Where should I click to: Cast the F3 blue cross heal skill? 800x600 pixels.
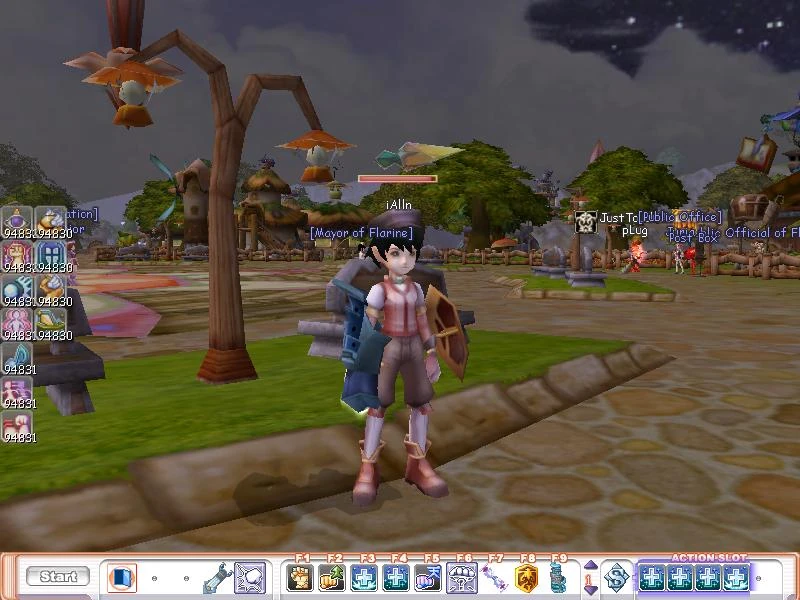click(364, 577)
